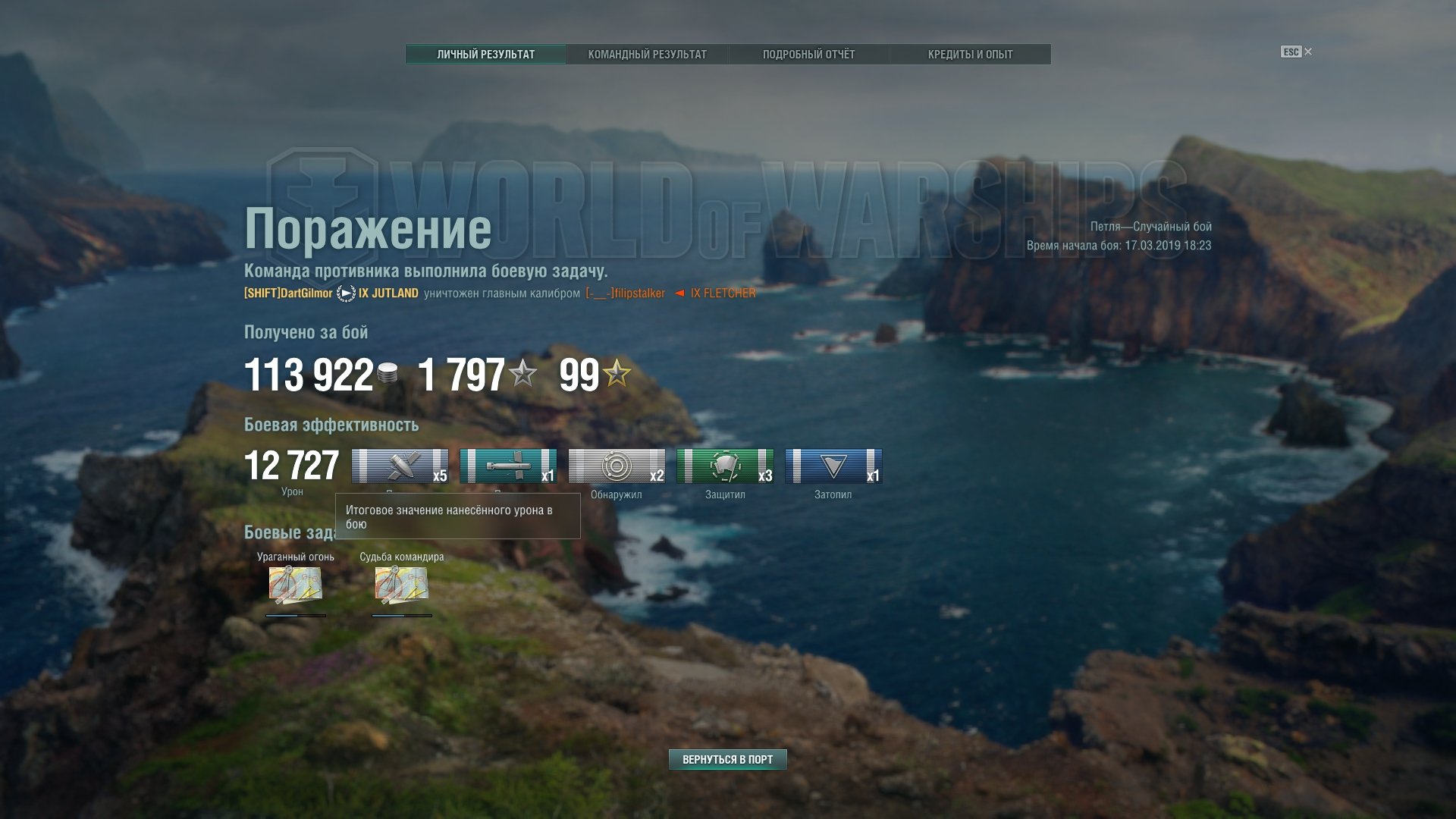This screenshot has width=1456, height=819.
Task: Click the torpedo hit ribbon x1
Action: tap(508, 466)
